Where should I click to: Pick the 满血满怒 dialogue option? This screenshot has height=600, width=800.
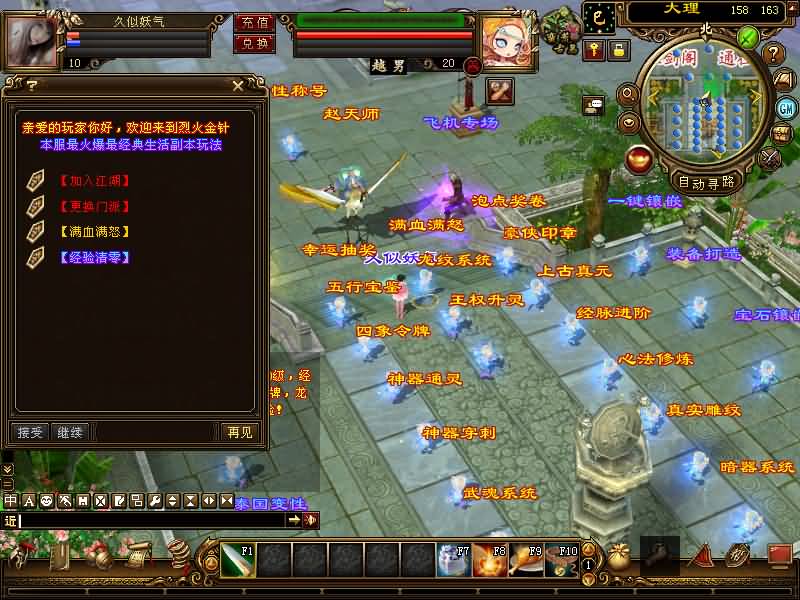click(x=94, y=231)
